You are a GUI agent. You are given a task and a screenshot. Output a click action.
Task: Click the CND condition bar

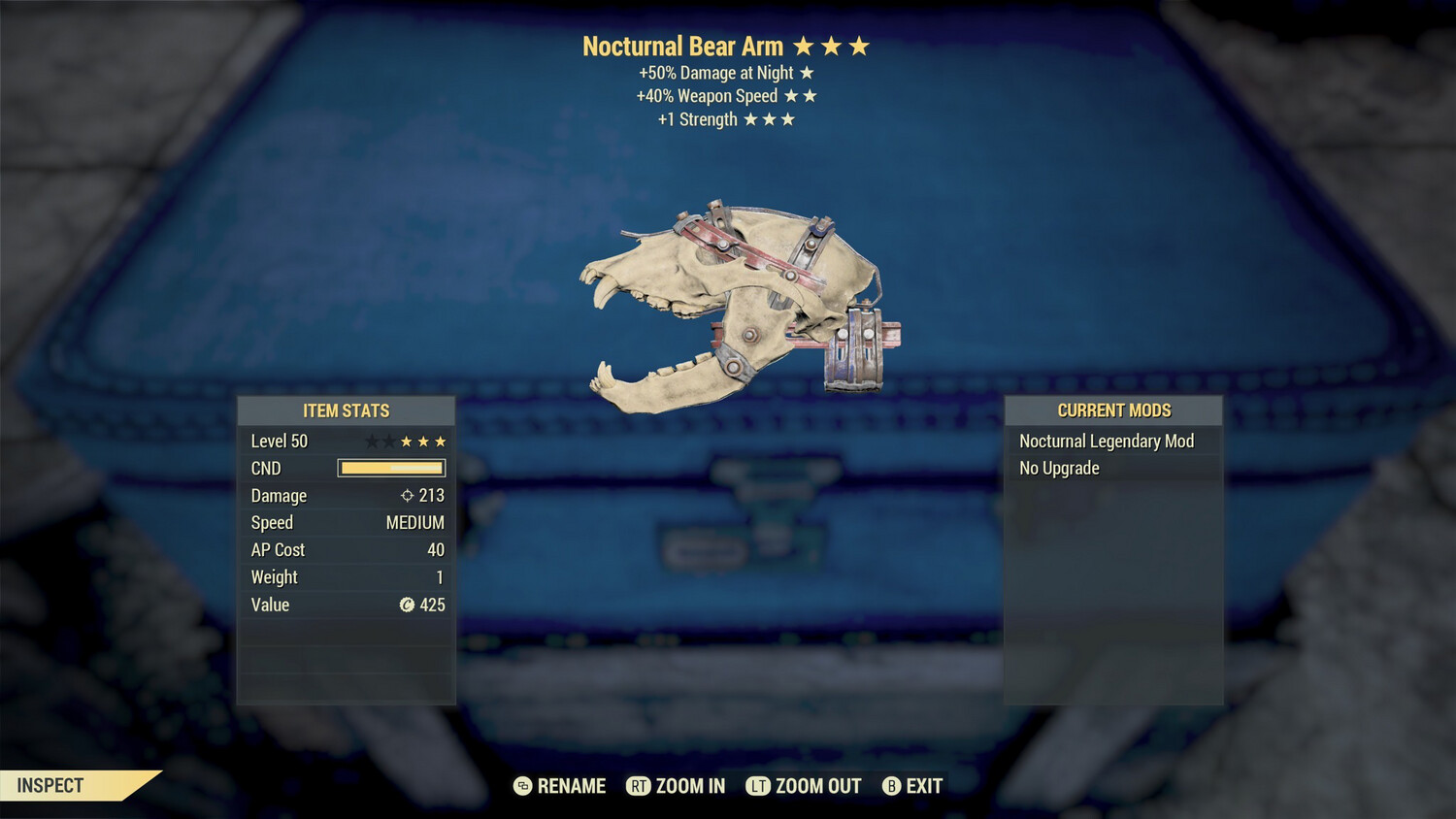[390, 468]
